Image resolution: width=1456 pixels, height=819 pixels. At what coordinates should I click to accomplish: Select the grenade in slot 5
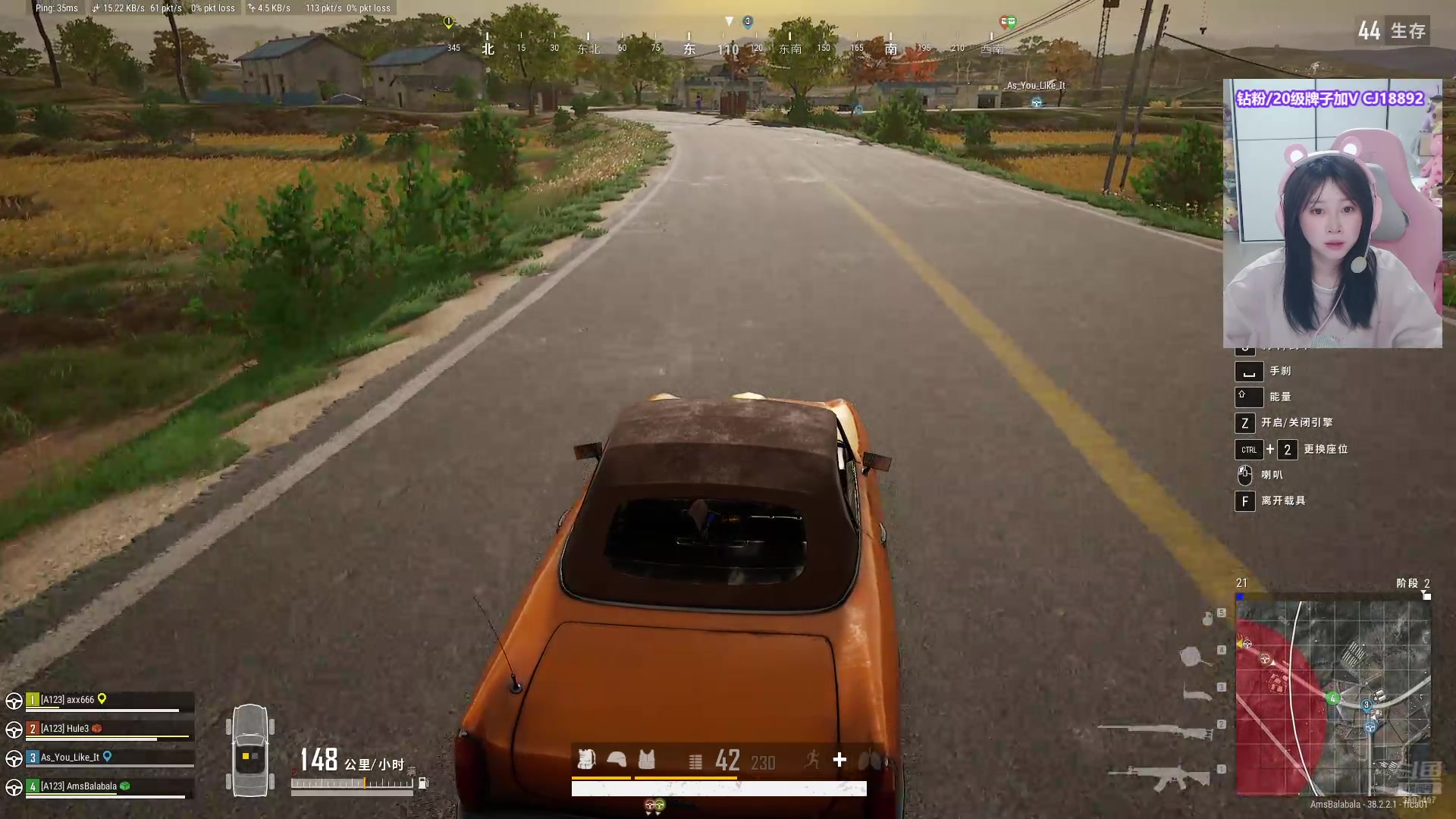tap(1207, 619)
